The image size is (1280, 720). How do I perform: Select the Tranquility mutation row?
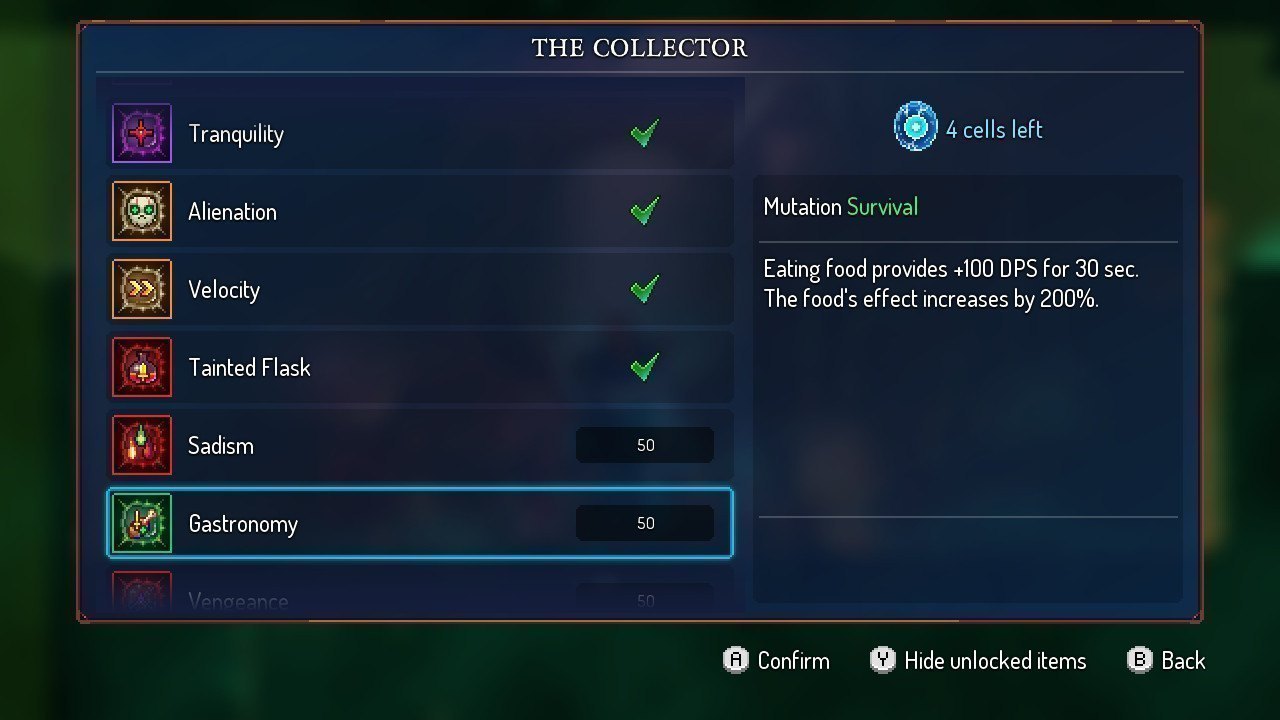pyautogui.click(x=420, y=134)
